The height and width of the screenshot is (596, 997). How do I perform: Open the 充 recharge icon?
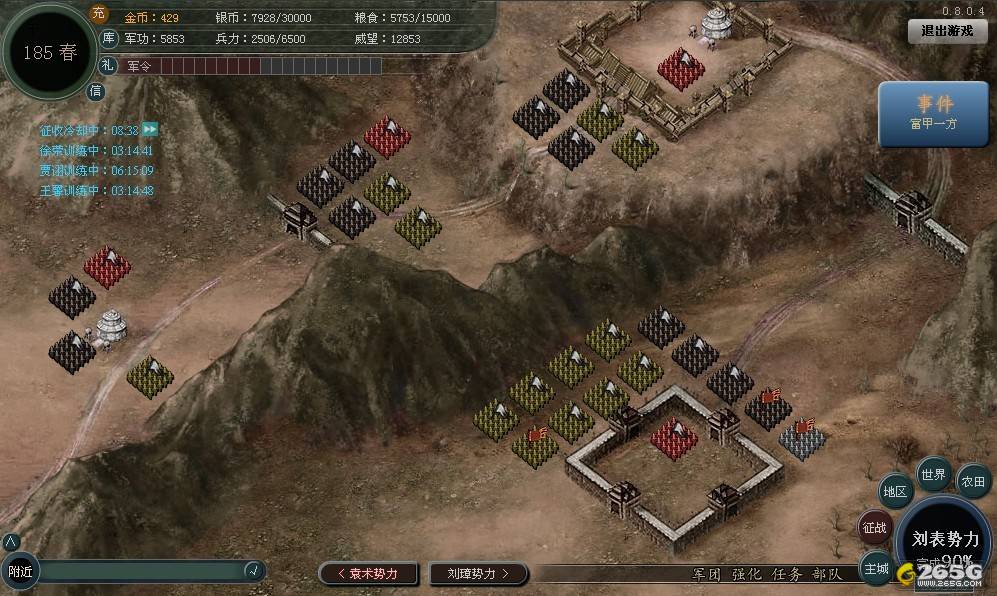98,13
